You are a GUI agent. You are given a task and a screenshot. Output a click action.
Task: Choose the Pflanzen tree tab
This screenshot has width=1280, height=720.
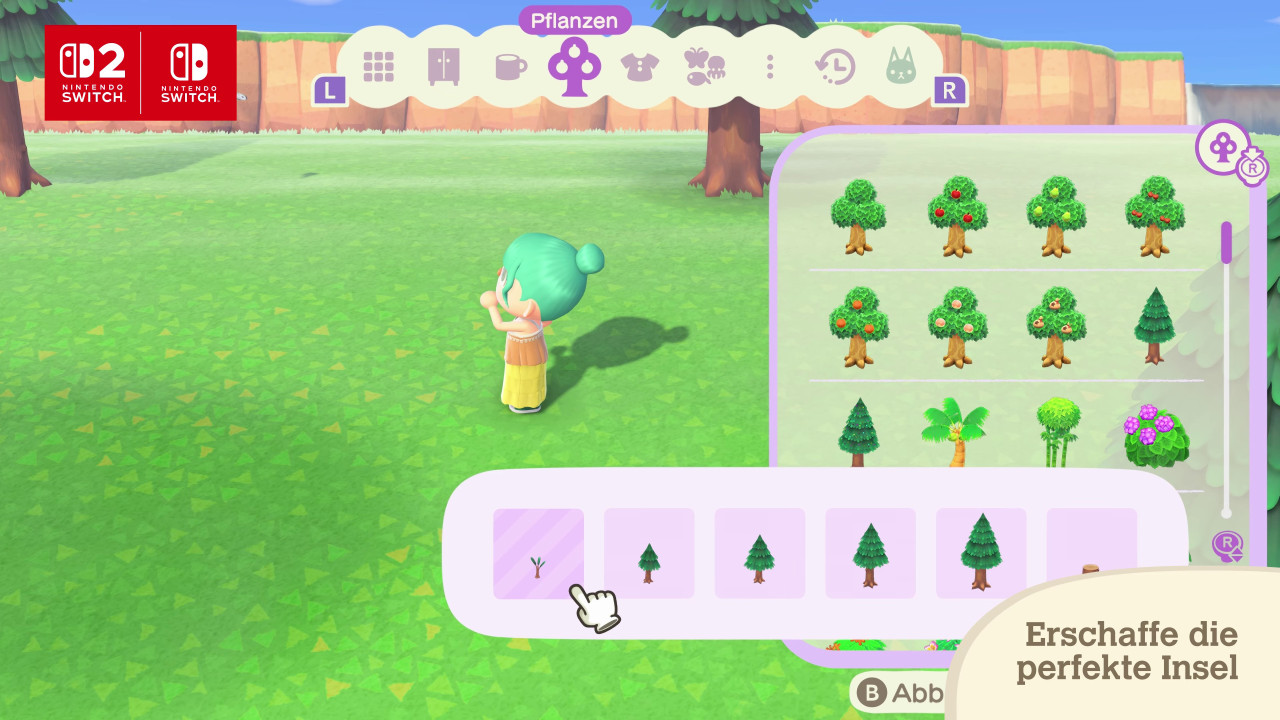point(574,66)
